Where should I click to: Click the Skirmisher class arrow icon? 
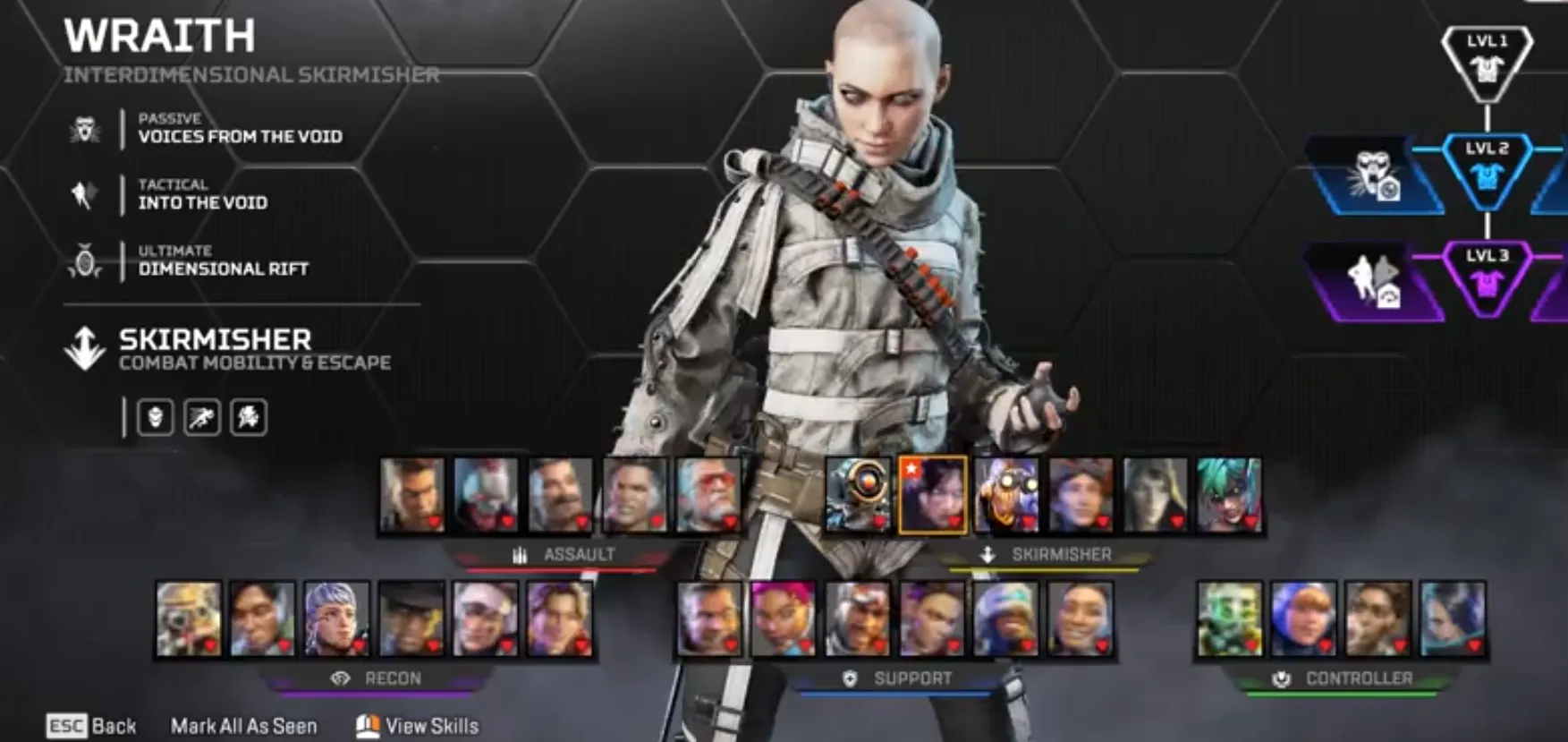85,348
